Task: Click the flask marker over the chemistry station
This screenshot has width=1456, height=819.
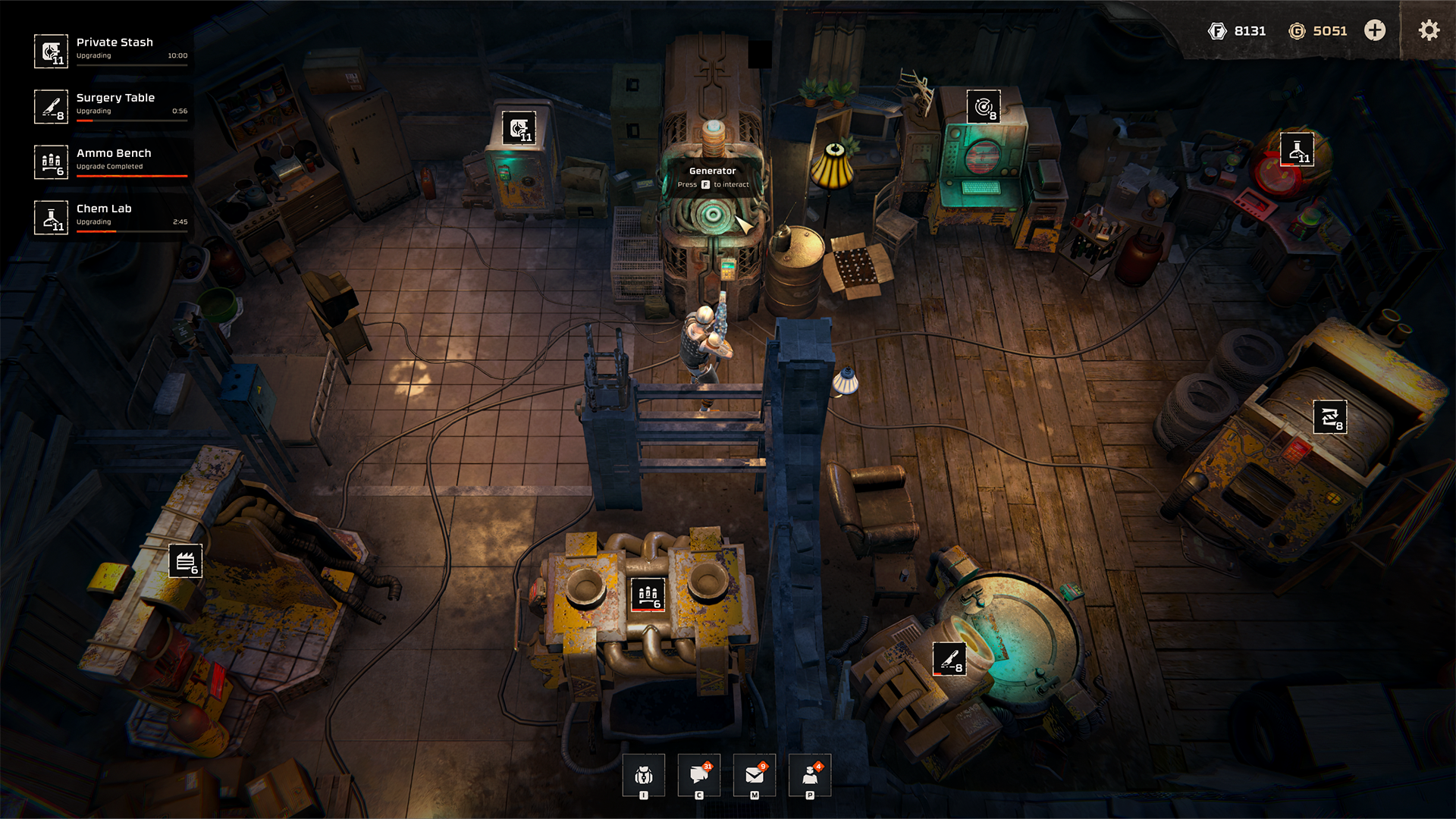Action: [x=1297, y=149]
